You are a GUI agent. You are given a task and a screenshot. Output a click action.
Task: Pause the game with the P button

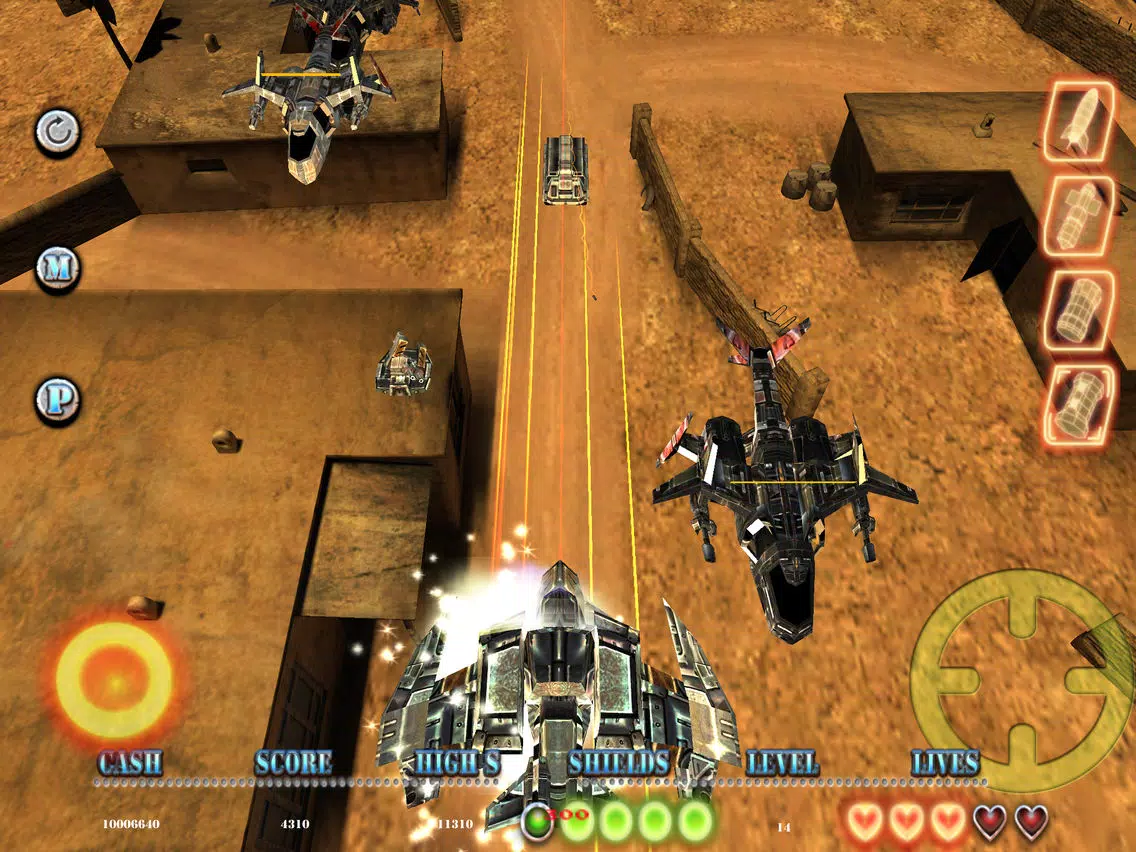point(57,400)
